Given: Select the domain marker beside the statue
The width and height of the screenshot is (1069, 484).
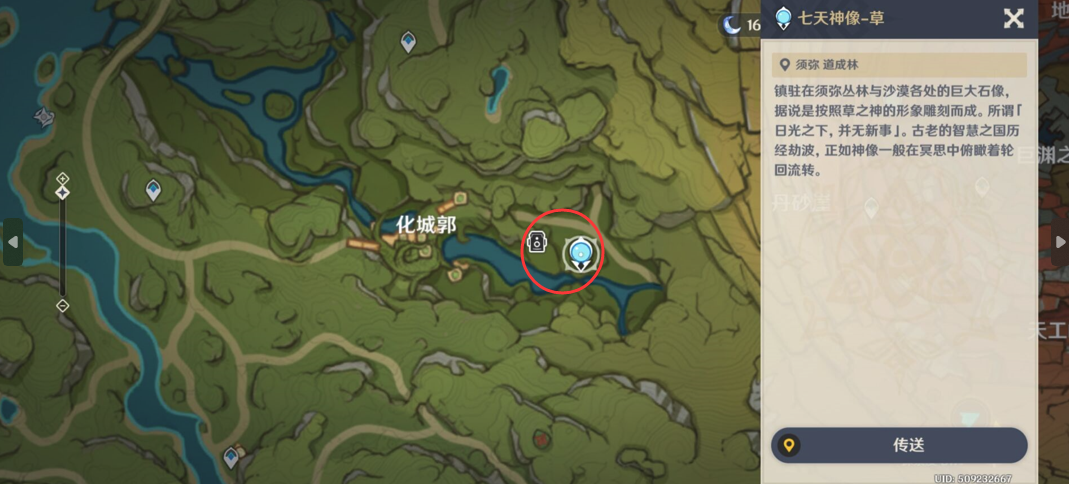Looking at the screenshot, I should pyautogui.click(x=537, y=242).
